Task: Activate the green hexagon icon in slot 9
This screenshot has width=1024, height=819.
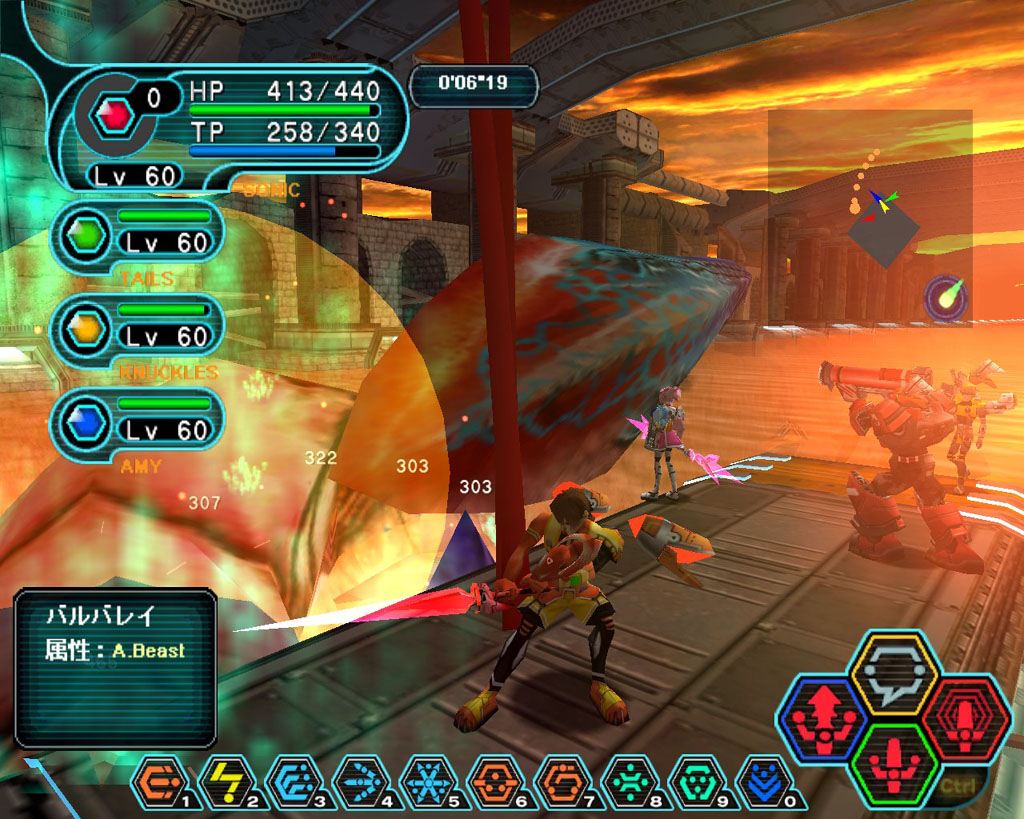Action: (x=697, y=782)
